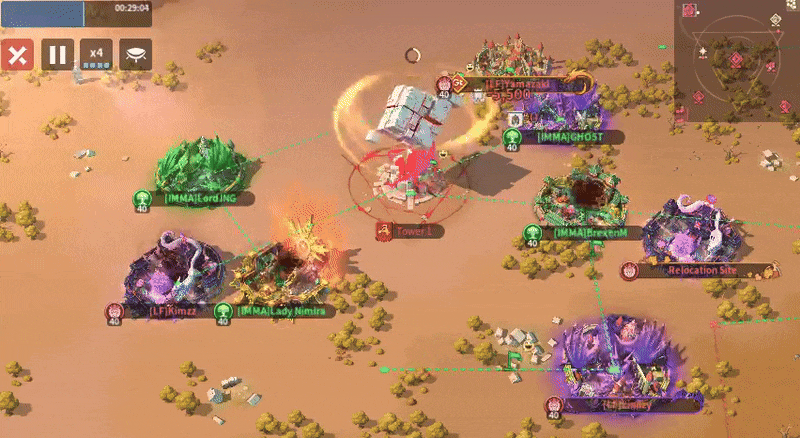The height and width of the screenshot is (438, 800).
Task: Pause the replay playback
Action: [x=57, y=54]
